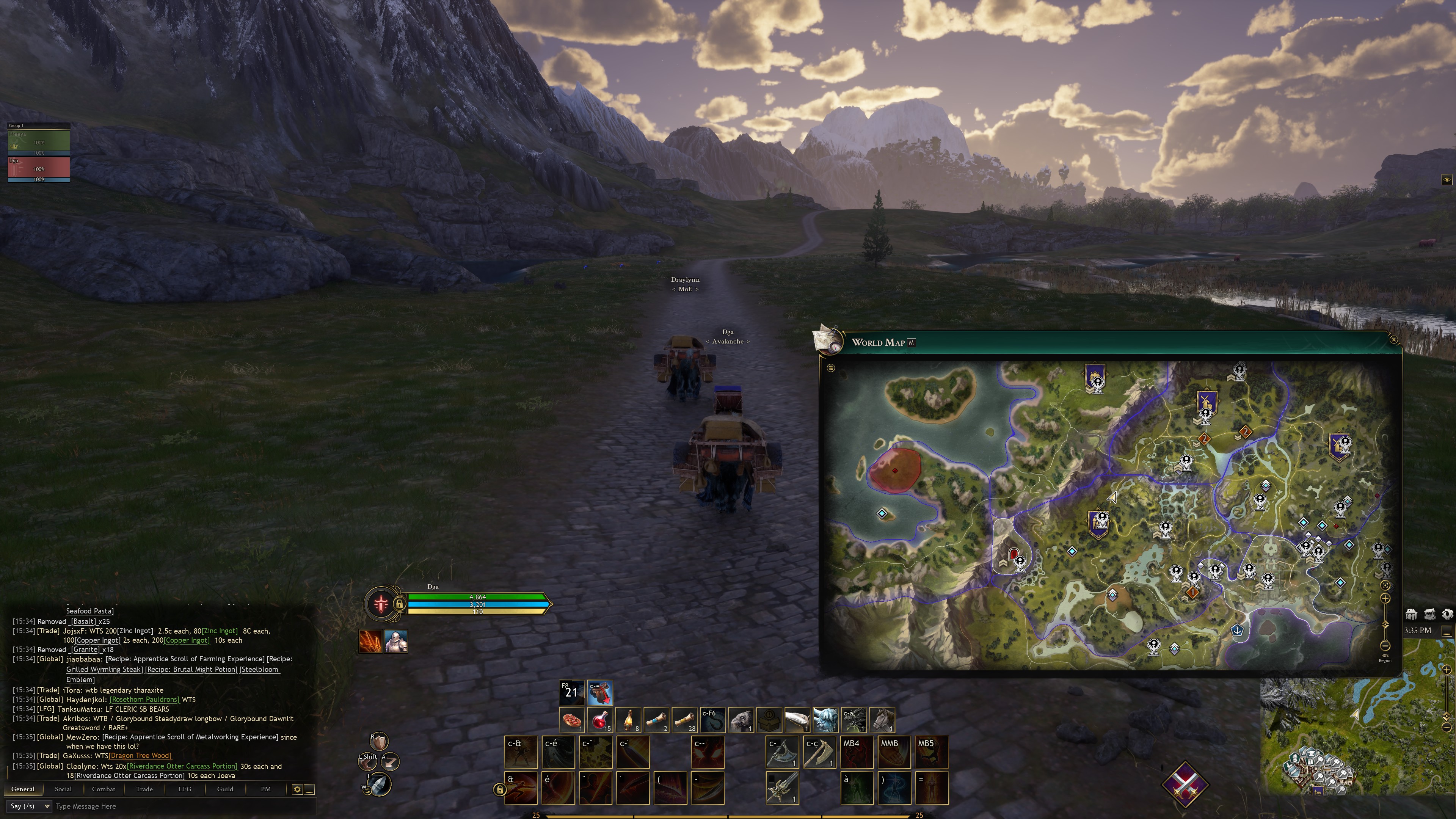Open the Say chat channel dropdown

30,806
